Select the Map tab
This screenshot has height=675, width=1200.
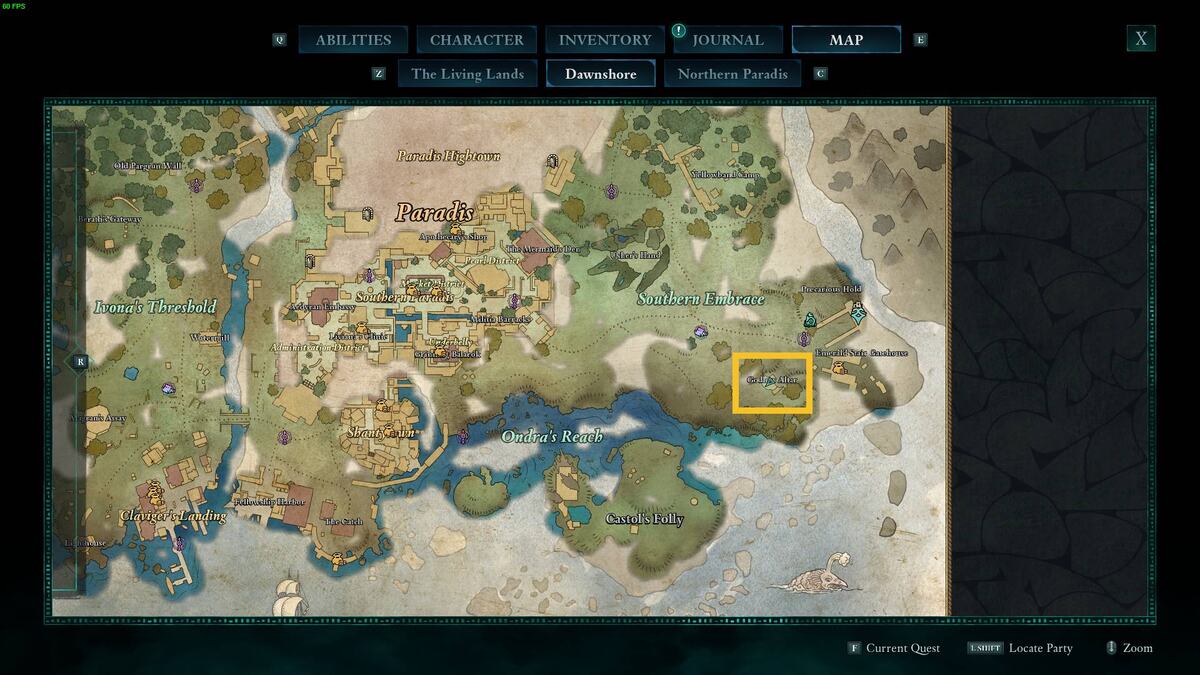click(846, 40)
